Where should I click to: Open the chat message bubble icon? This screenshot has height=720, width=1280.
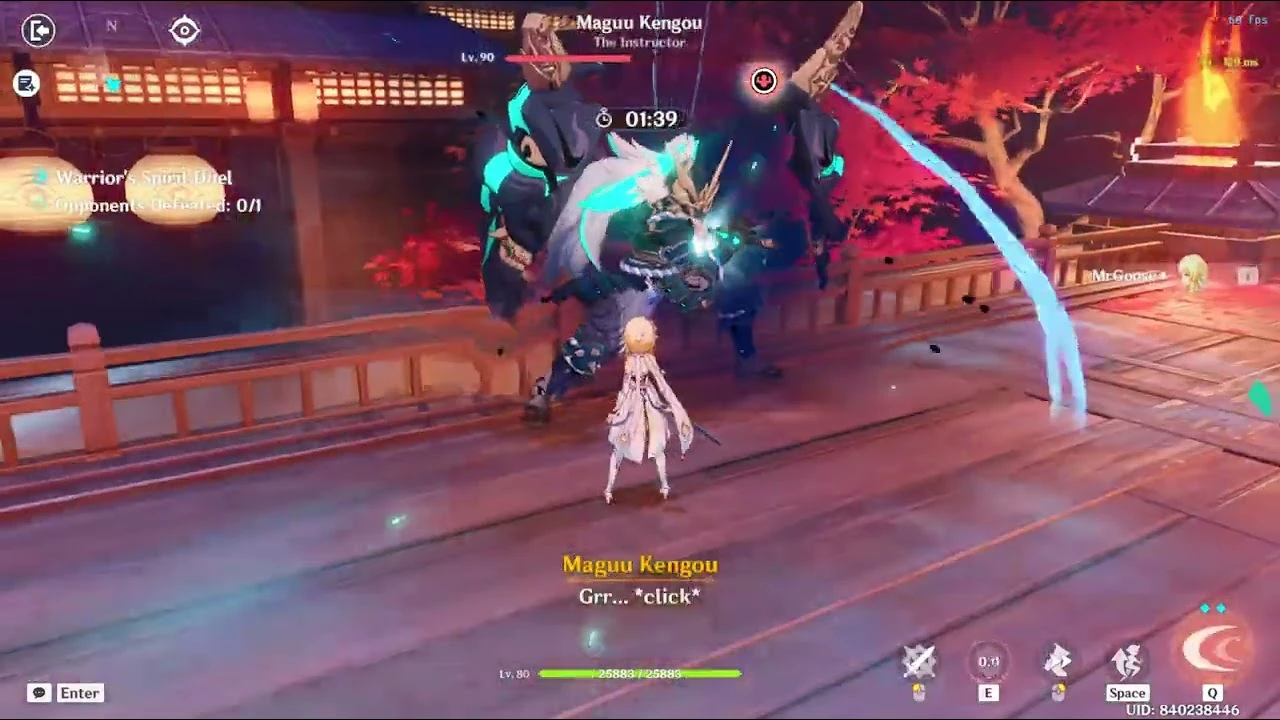[38, 692]
